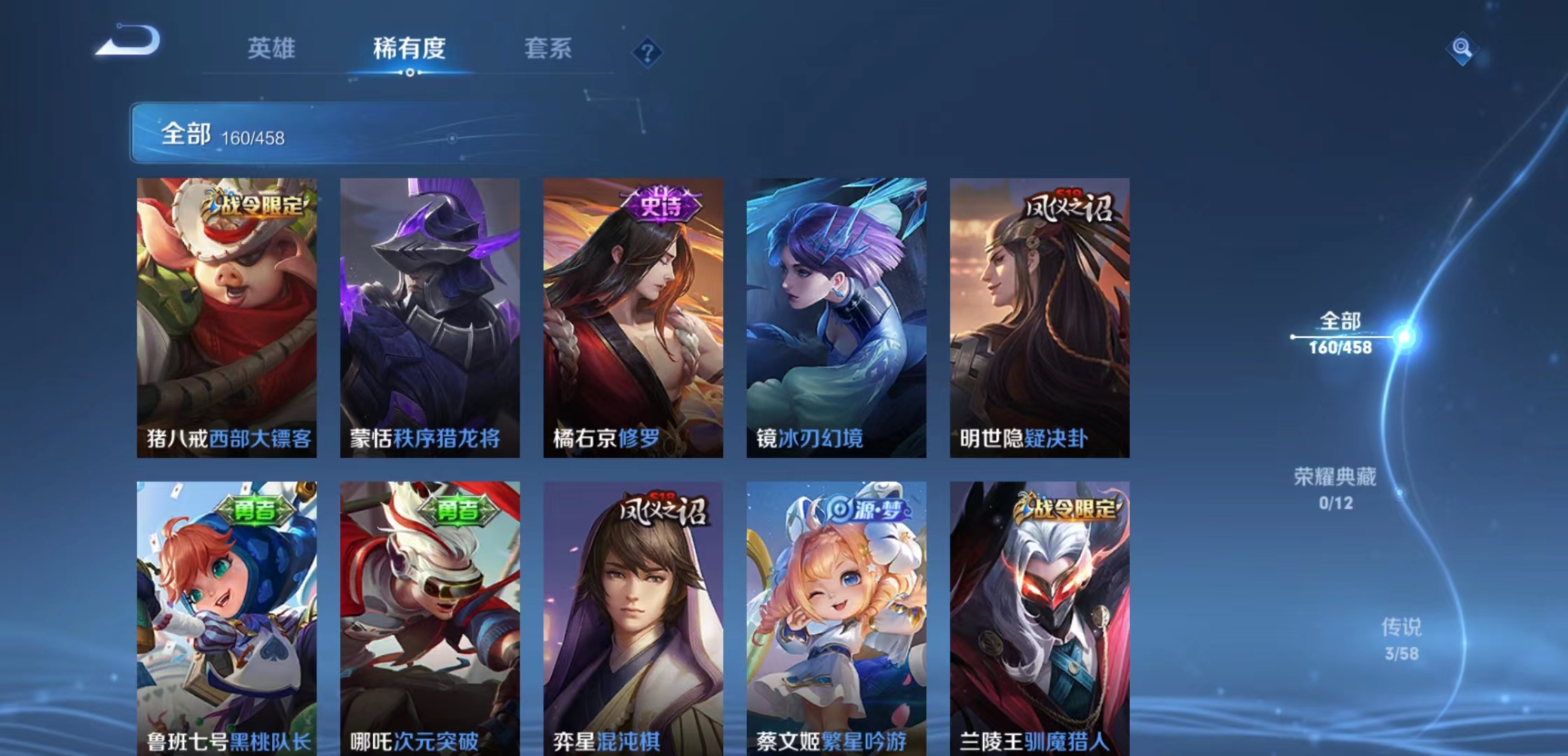Switch to the 英雄 tab

click(x=272, y=49)
